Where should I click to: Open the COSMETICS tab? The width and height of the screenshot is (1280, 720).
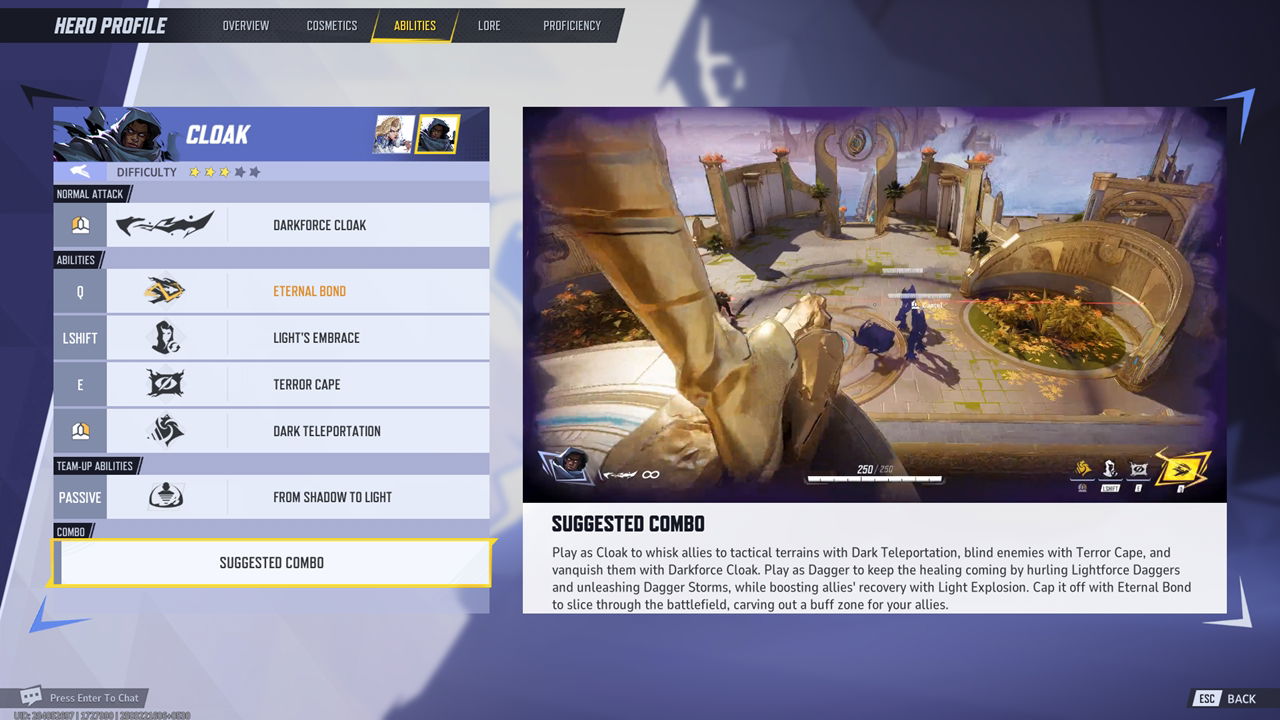(x=331, y=25)
